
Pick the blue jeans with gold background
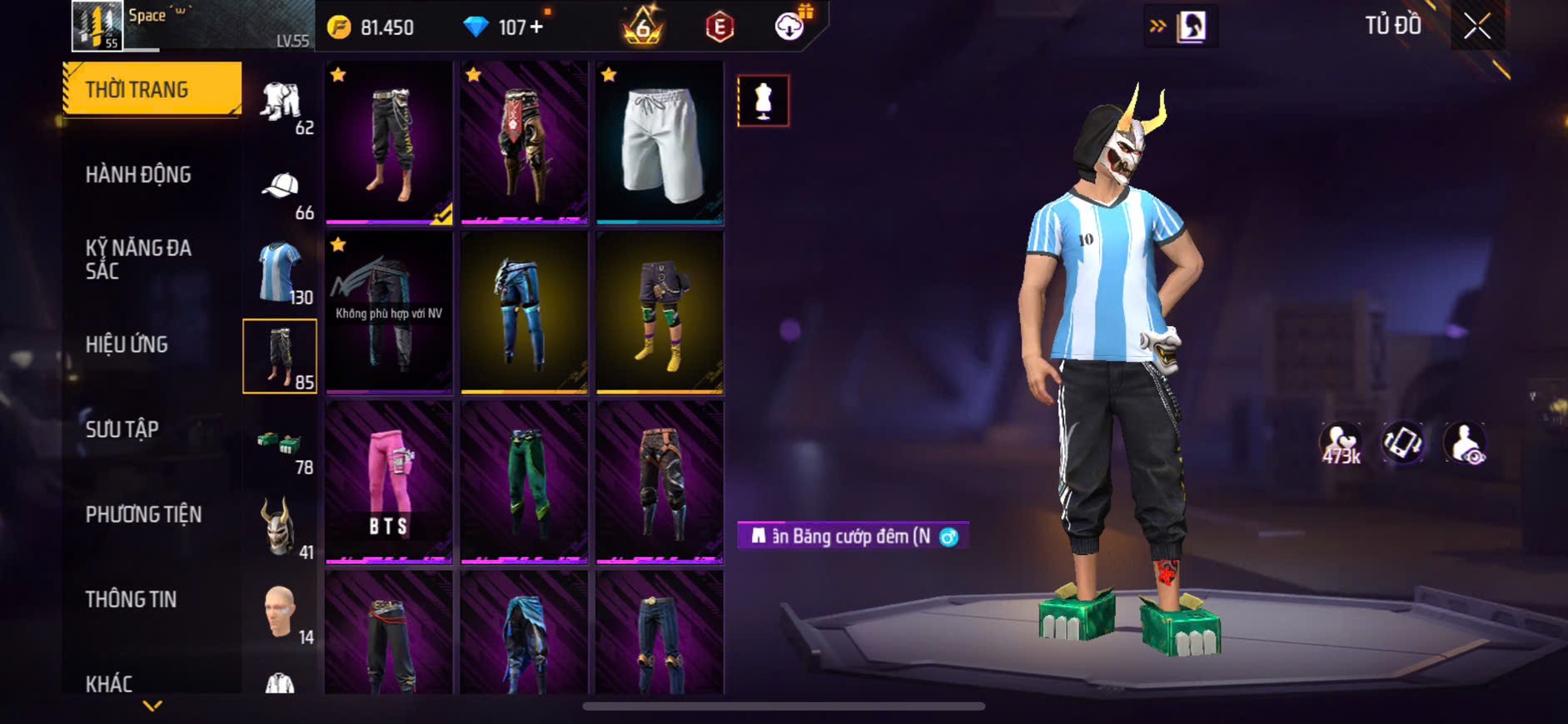click(x=524, y=312)
